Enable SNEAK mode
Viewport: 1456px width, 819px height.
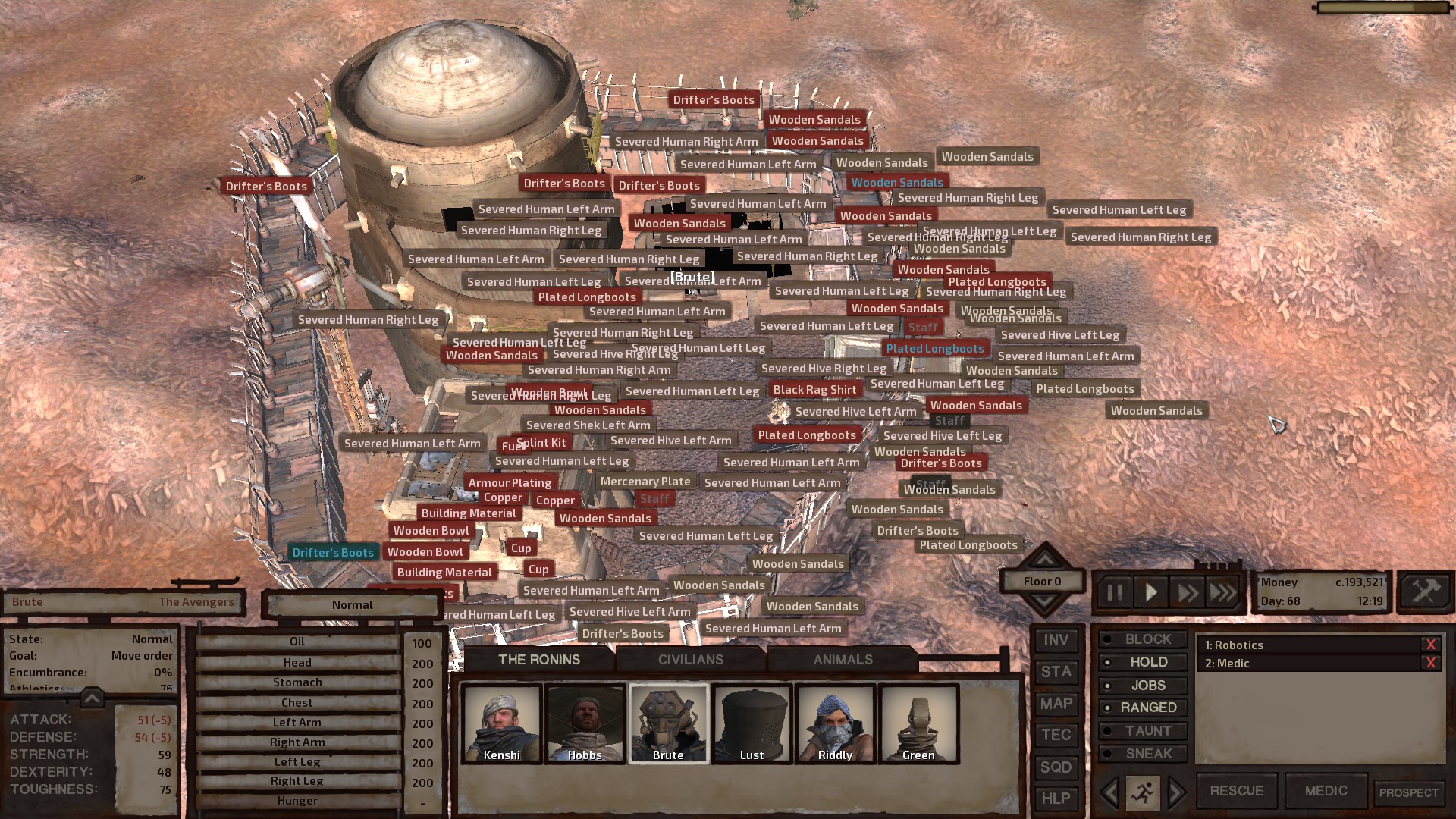[1144, 753]
